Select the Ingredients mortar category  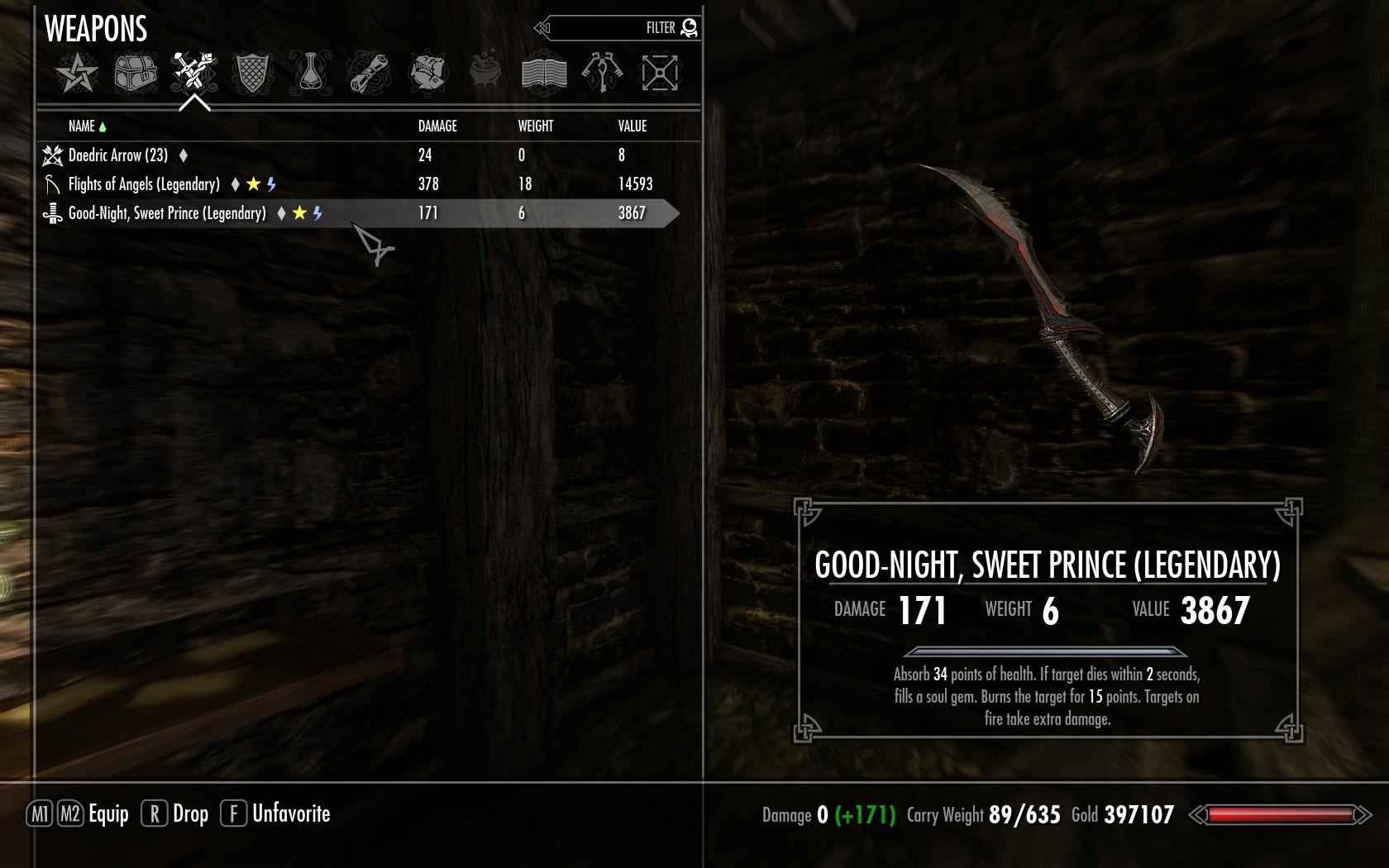[486, 73]
